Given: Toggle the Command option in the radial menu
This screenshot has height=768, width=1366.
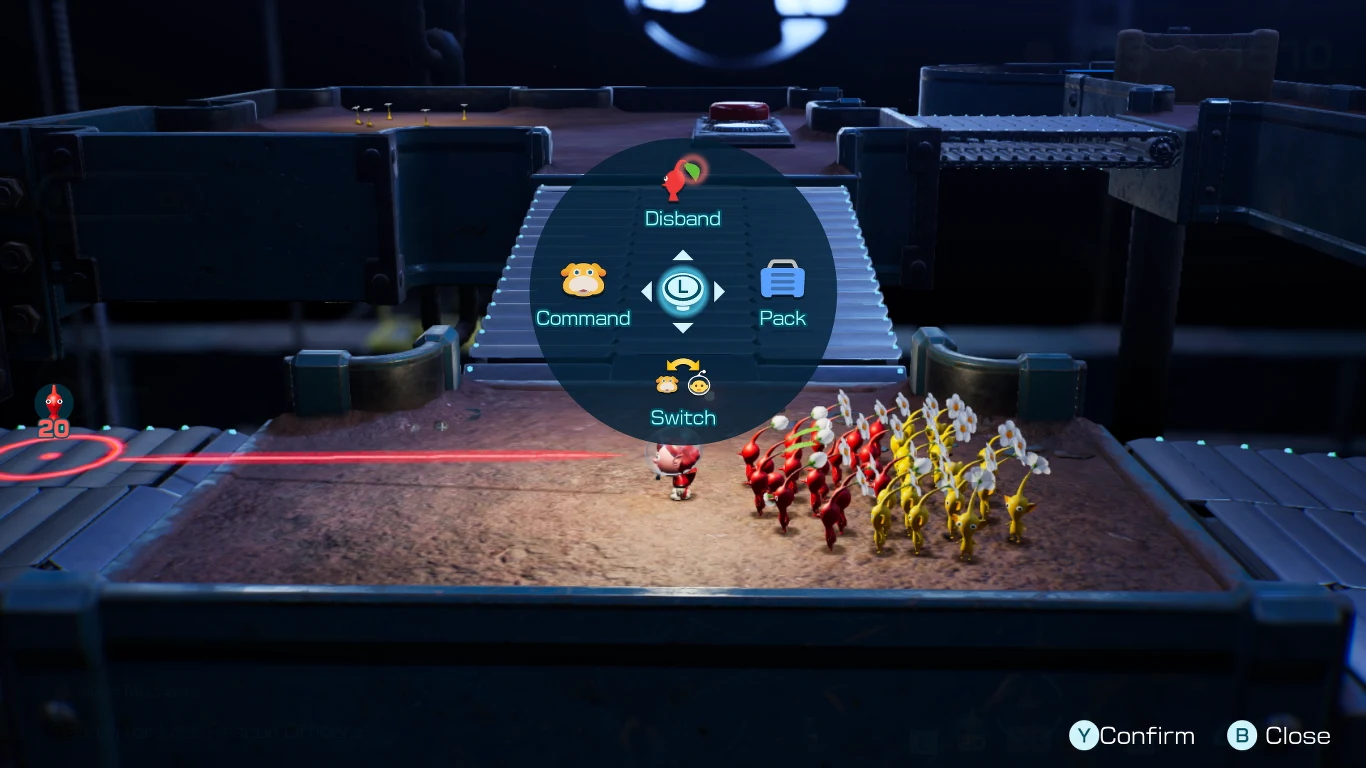Looking at the screenshot, I should point(584,295).
